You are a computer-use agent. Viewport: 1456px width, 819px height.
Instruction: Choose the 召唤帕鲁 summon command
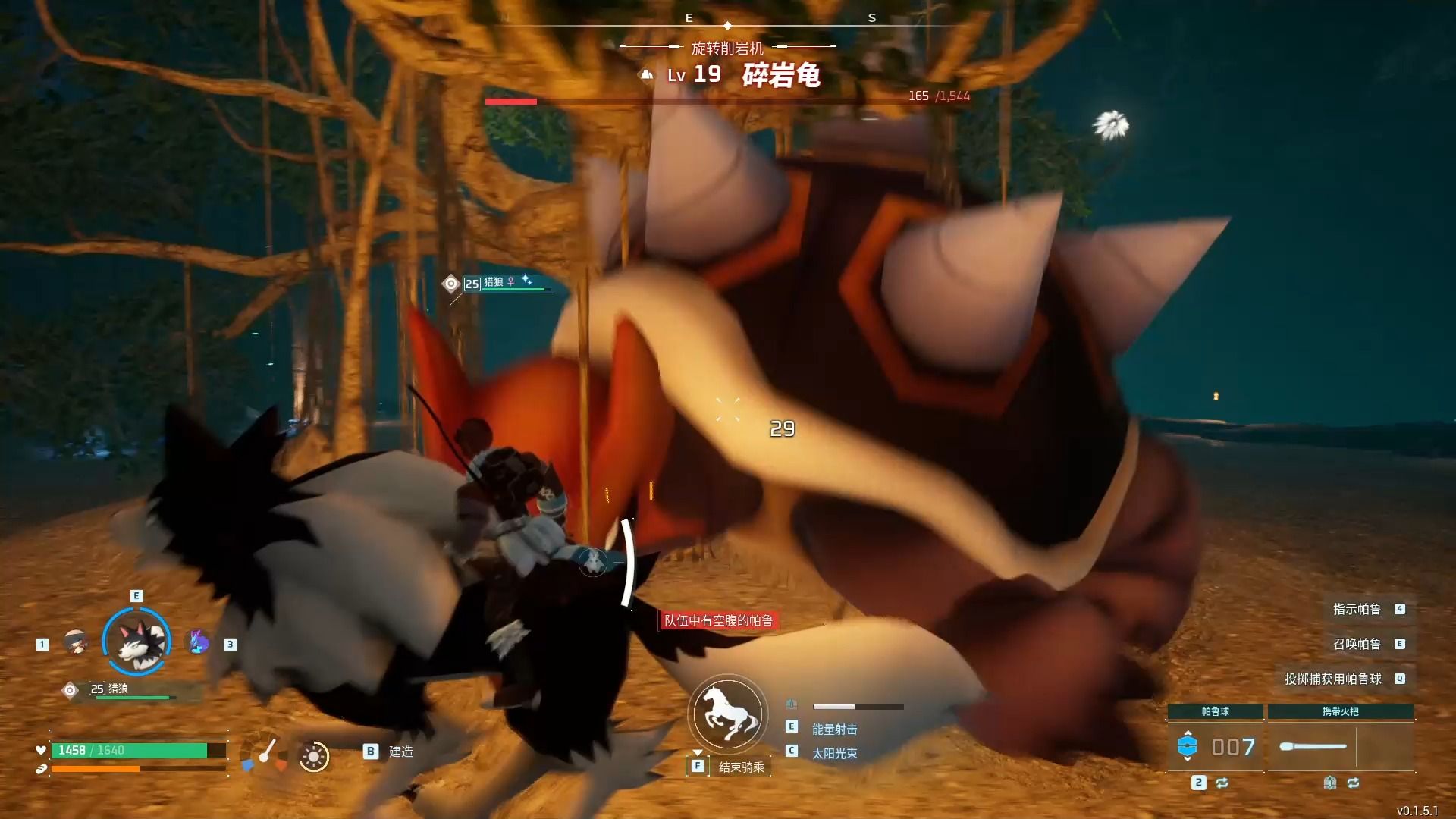point(1357,644)
